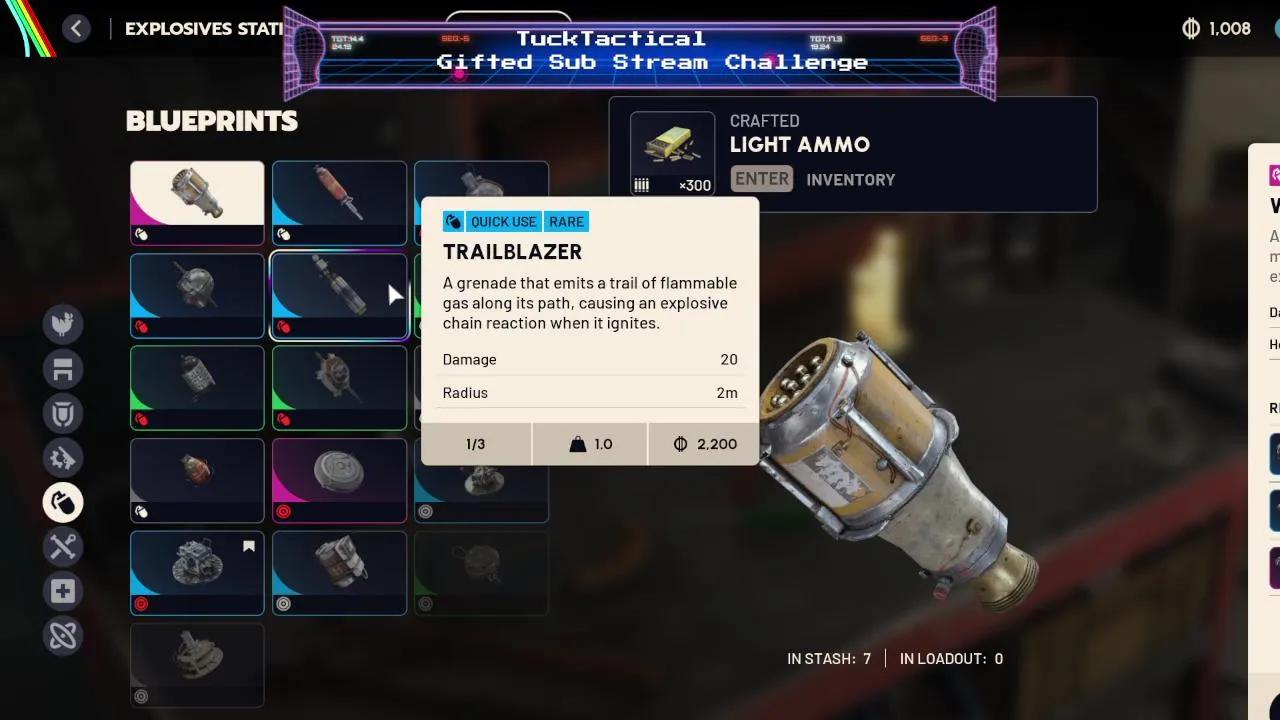Click the weight indicator on the Trailblazer tooltip
The height and width of the screenshot is (720, 1280).
click(589, 444)
